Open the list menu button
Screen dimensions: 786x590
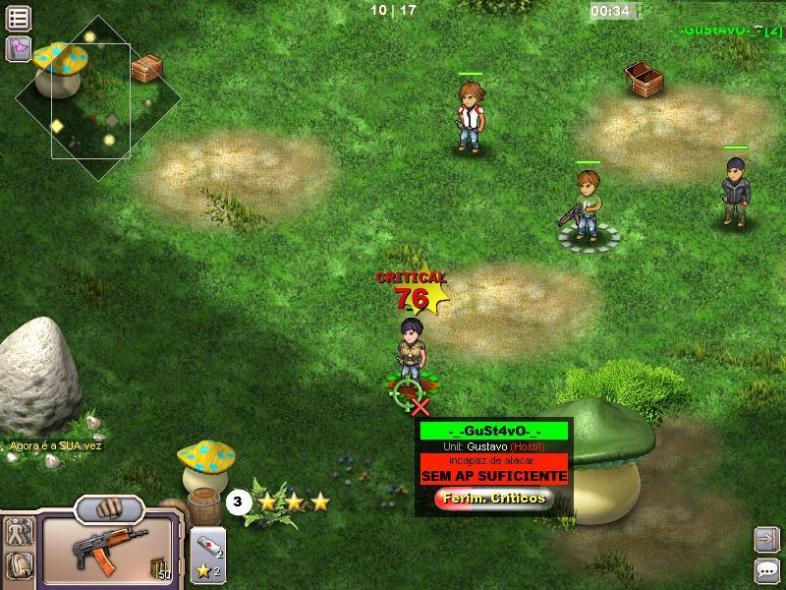click(x=18, y=18)
